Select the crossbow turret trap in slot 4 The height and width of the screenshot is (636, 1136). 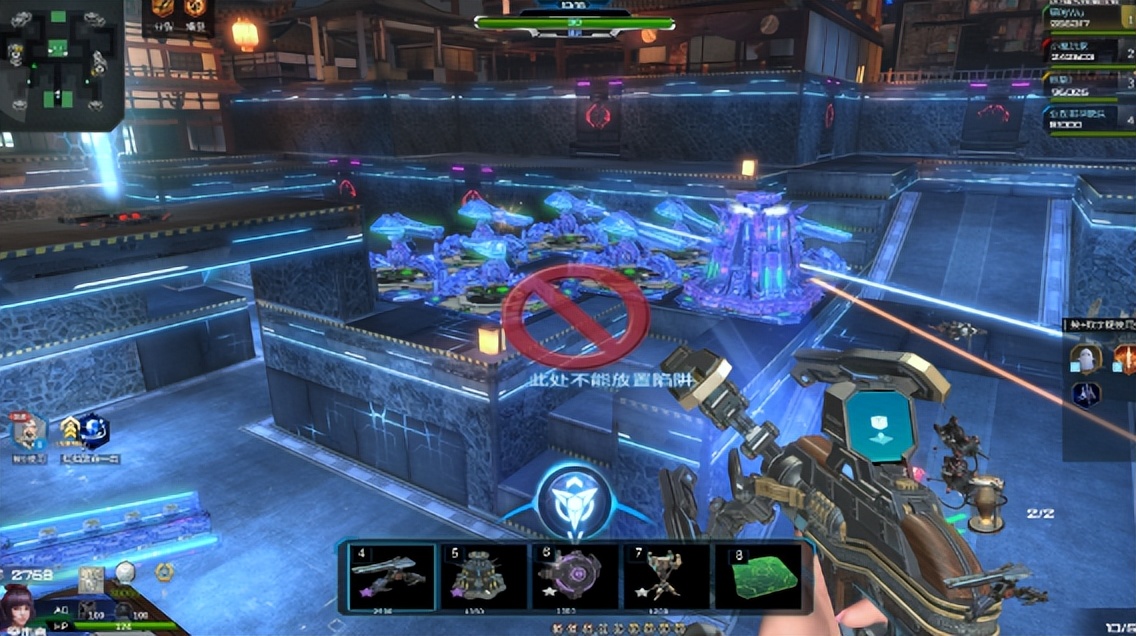click(x=391, y=577)
